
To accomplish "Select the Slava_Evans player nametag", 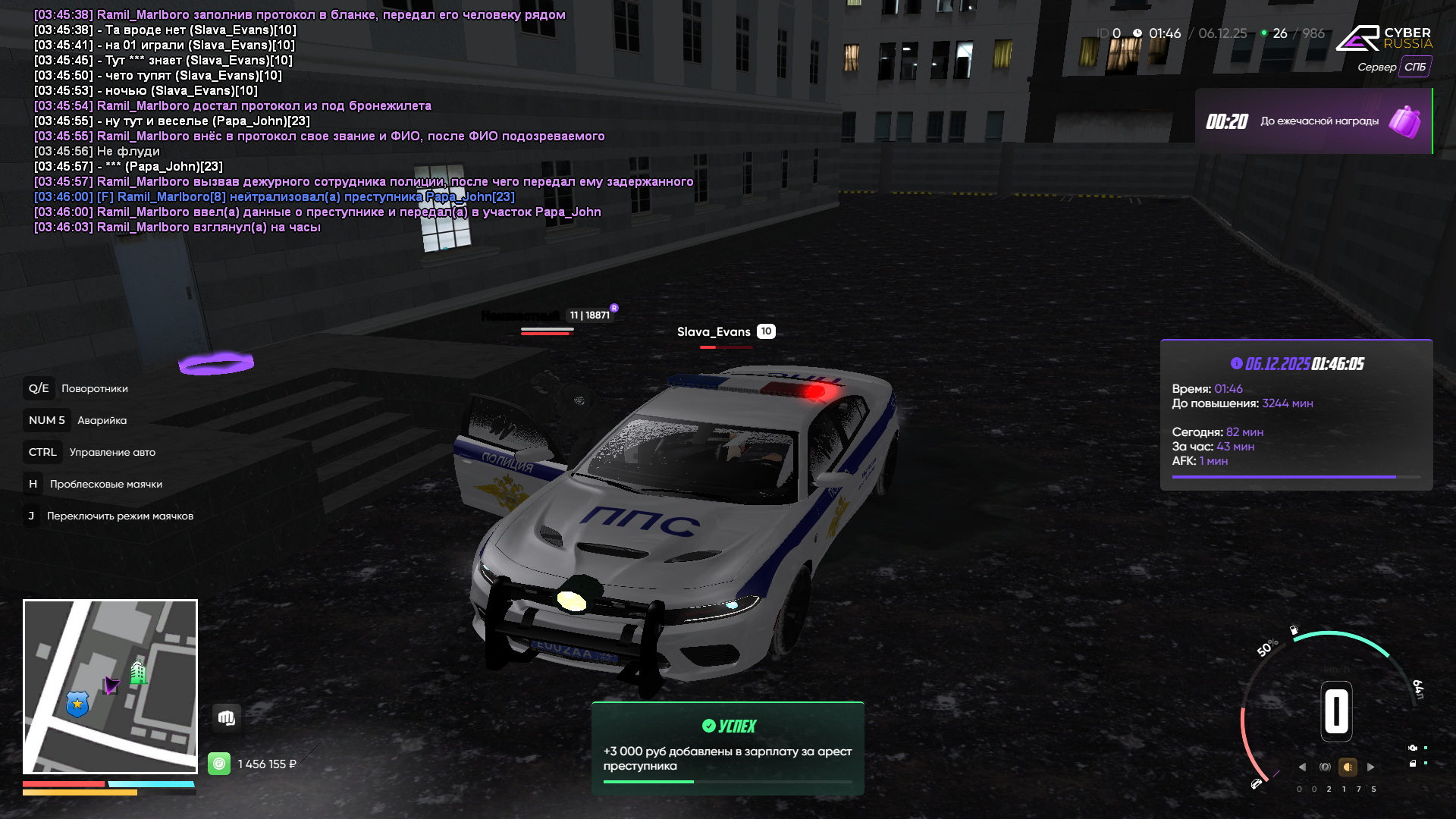I will 714,331.
